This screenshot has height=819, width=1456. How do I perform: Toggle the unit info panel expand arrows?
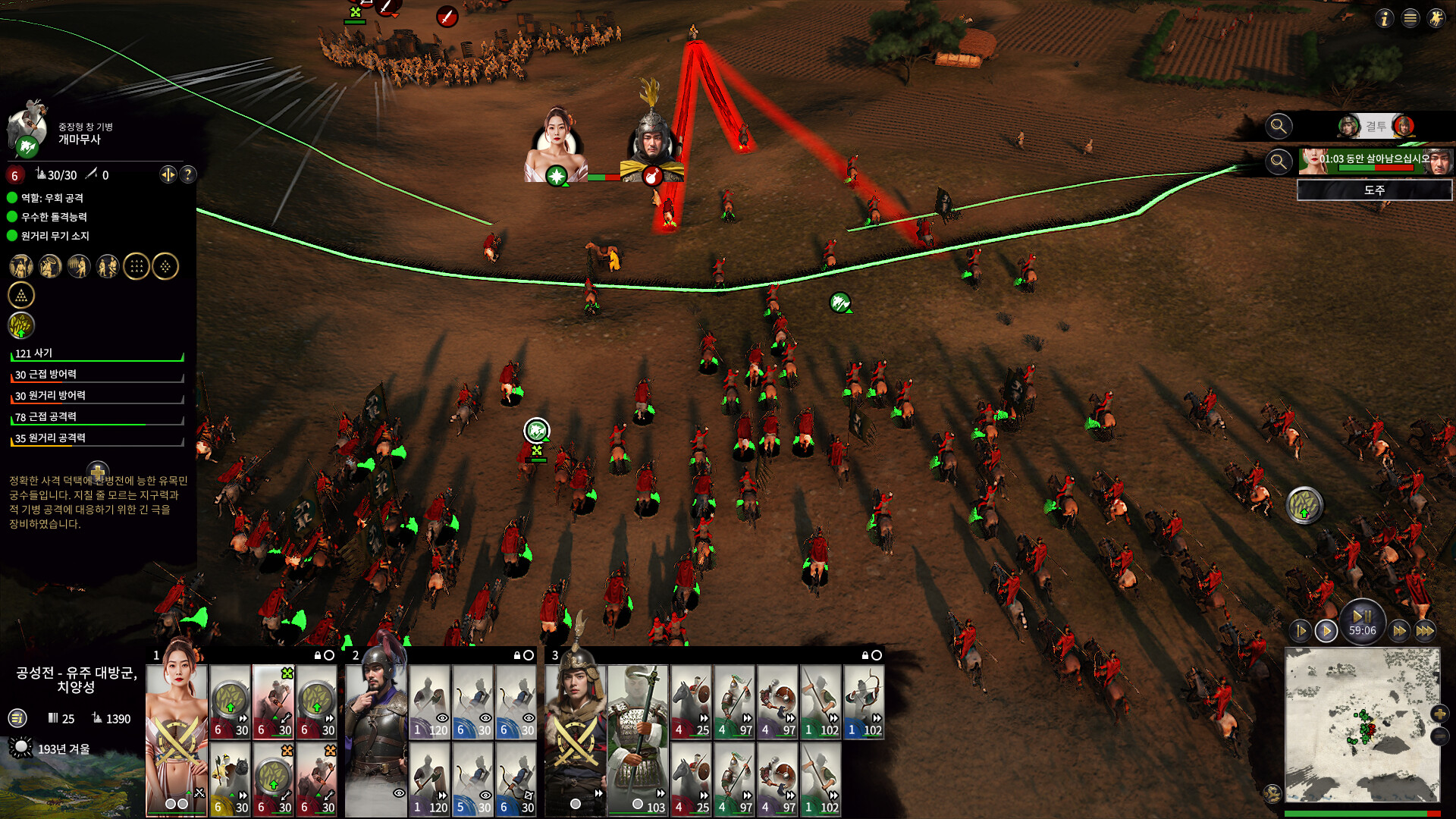click(x=168, y=174)
